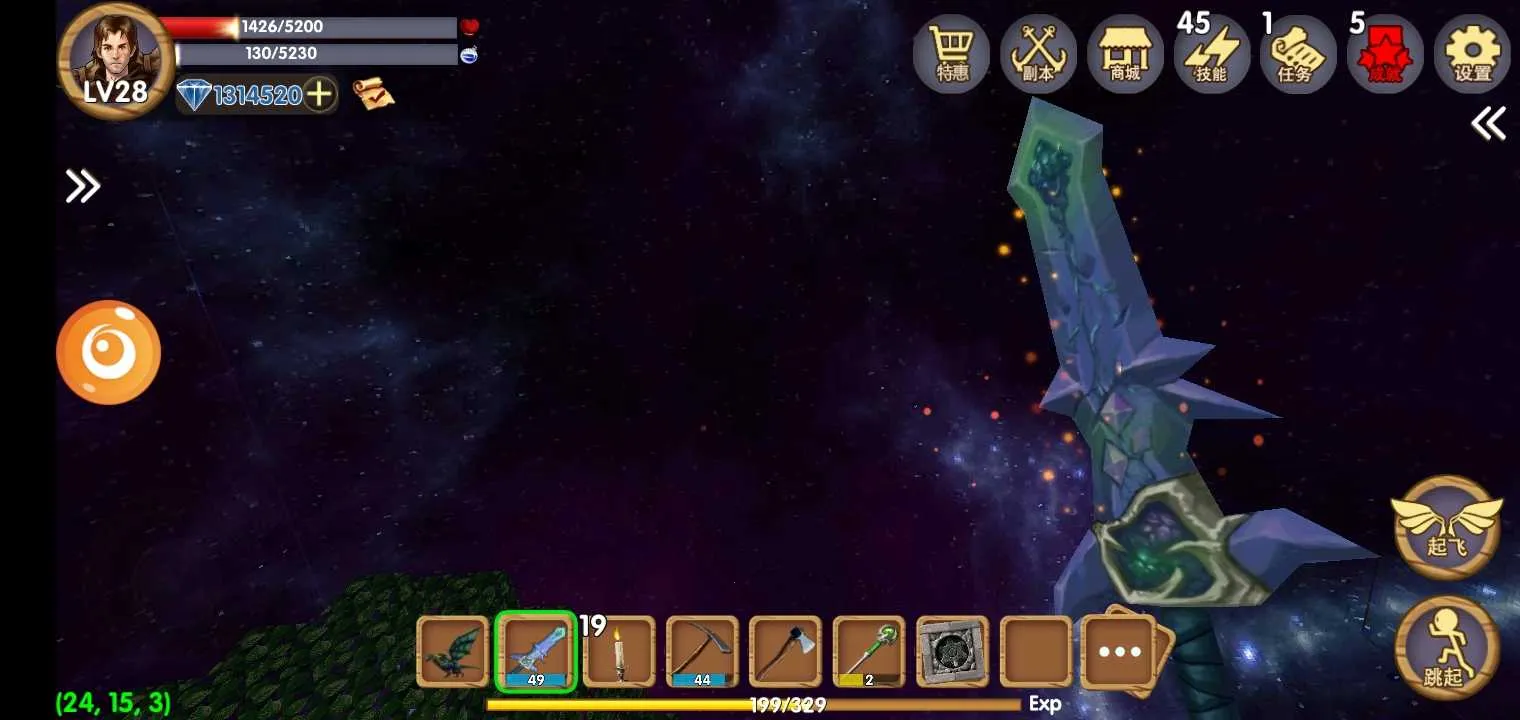Image resolution: width=1520 pixels, height=720 pixels.
Task: Open the 成就 achievements panel
Action: (x=1385, y=55)
